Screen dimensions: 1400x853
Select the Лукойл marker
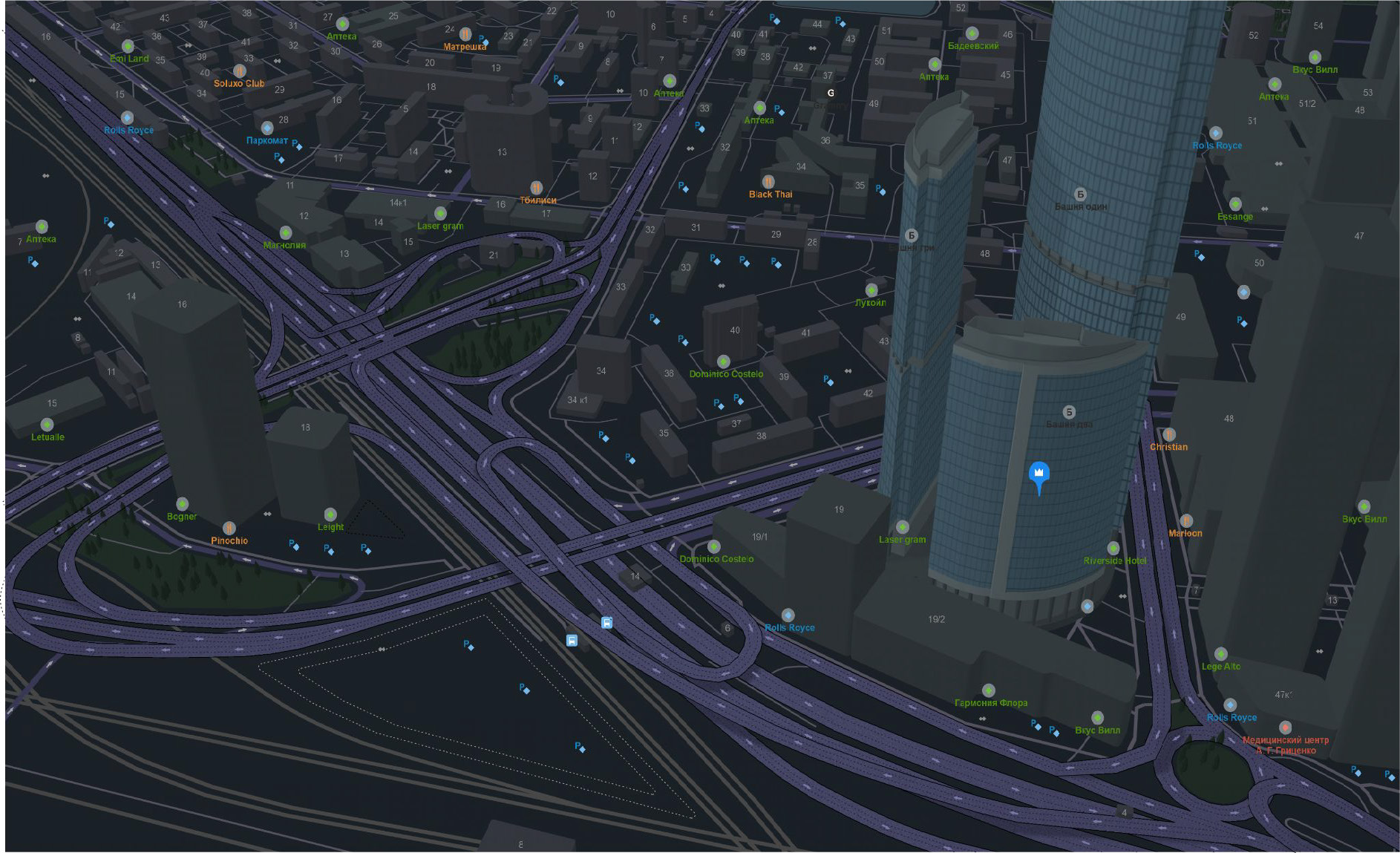click(871, 290)
